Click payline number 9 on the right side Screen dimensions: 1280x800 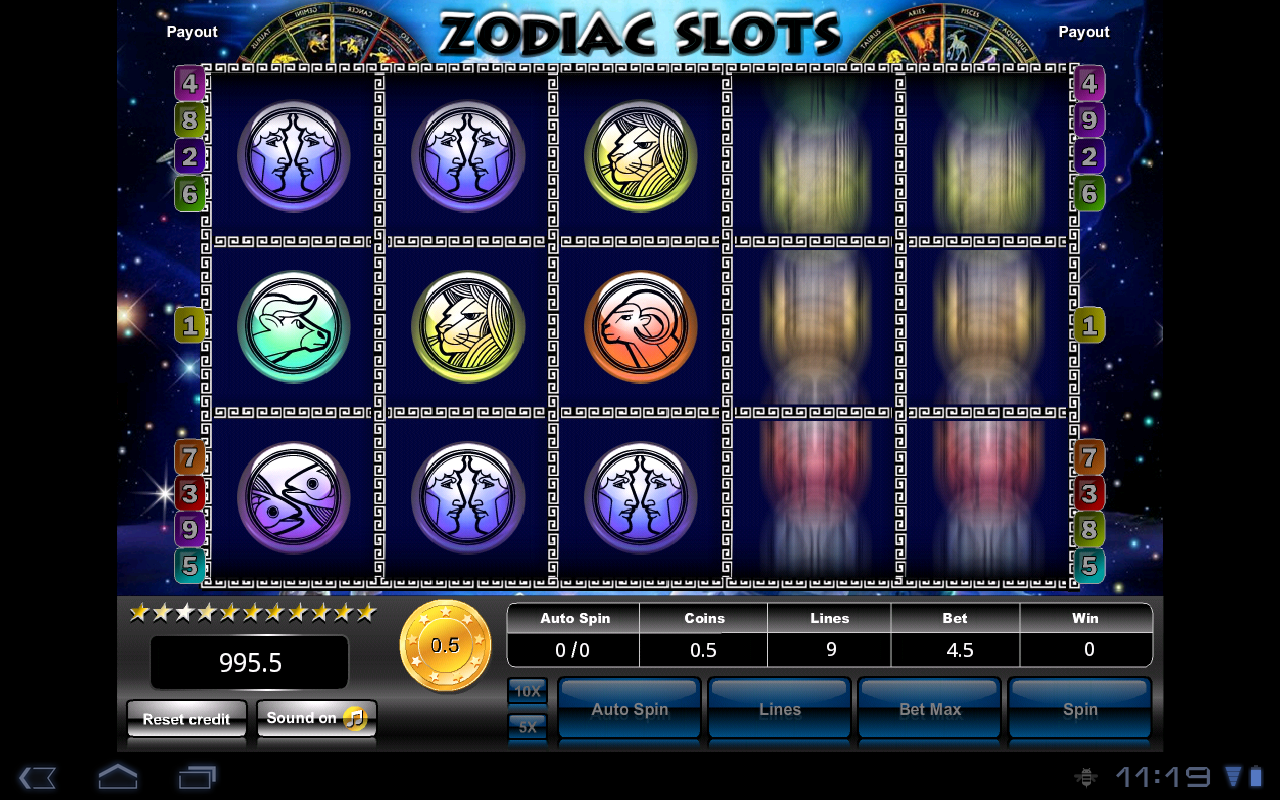pyautogui.click(x=1089, y=119)
